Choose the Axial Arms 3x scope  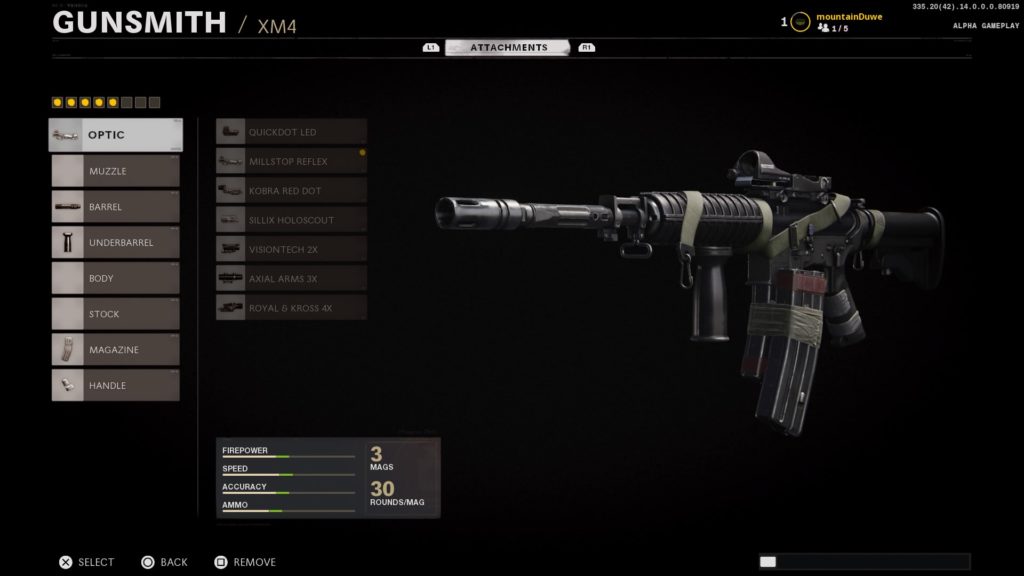pyautogui.click(x=291, y=279)
